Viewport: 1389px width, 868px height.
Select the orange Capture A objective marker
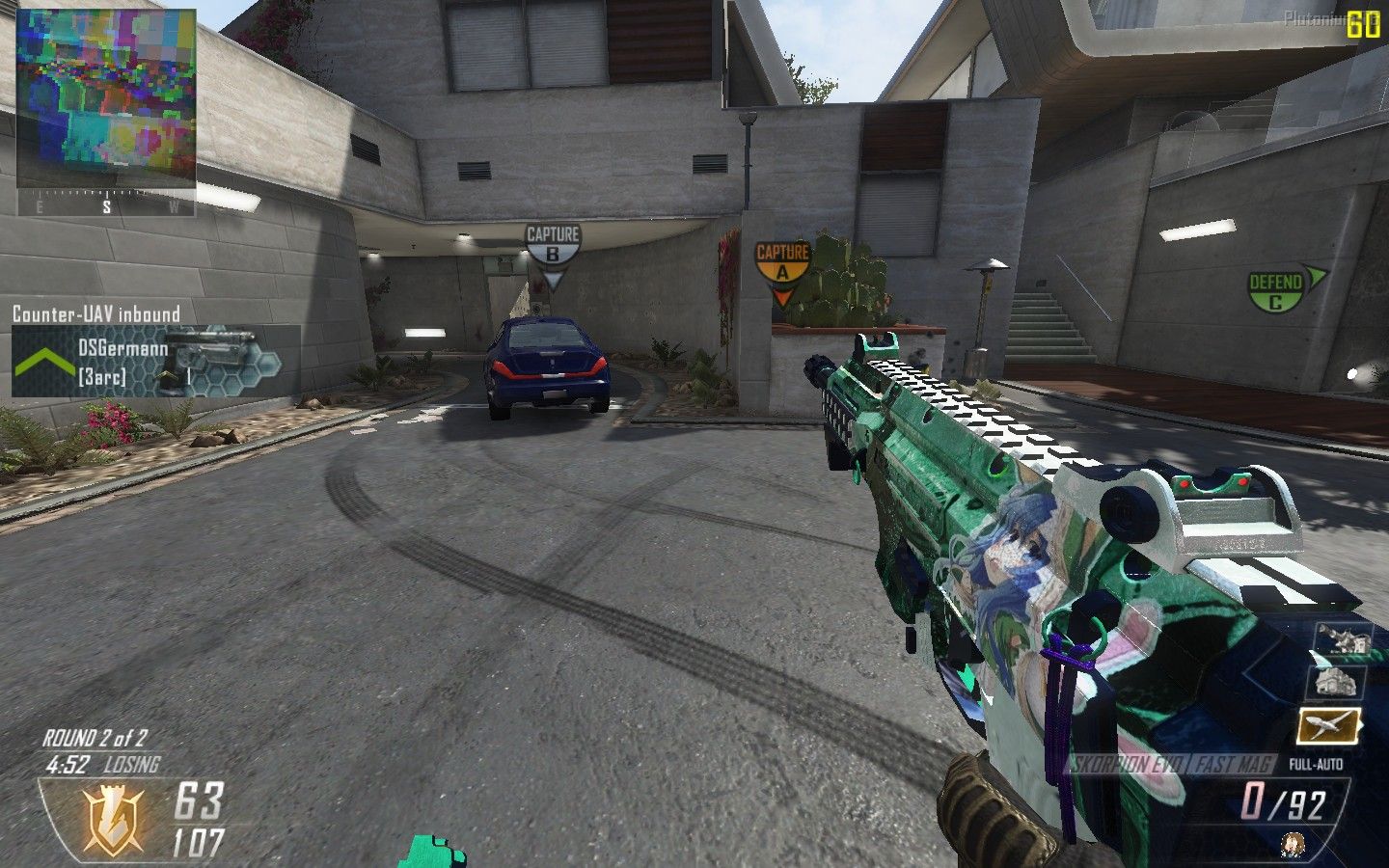click(x=781, y=263)
